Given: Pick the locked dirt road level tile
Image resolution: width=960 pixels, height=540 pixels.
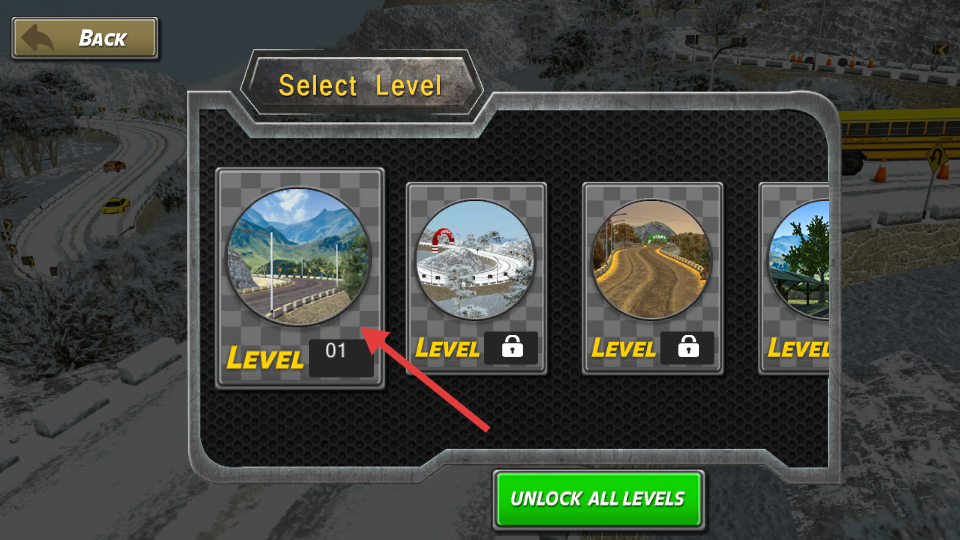Looking at the screenshot, I should click(652, 277).
